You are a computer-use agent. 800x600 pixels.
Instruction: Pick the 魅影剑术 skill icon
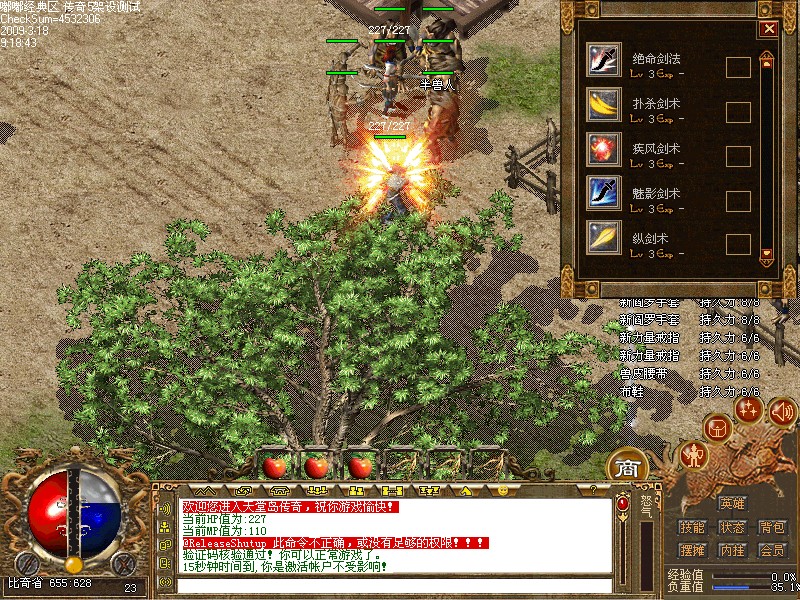click(x=603, y=191)
